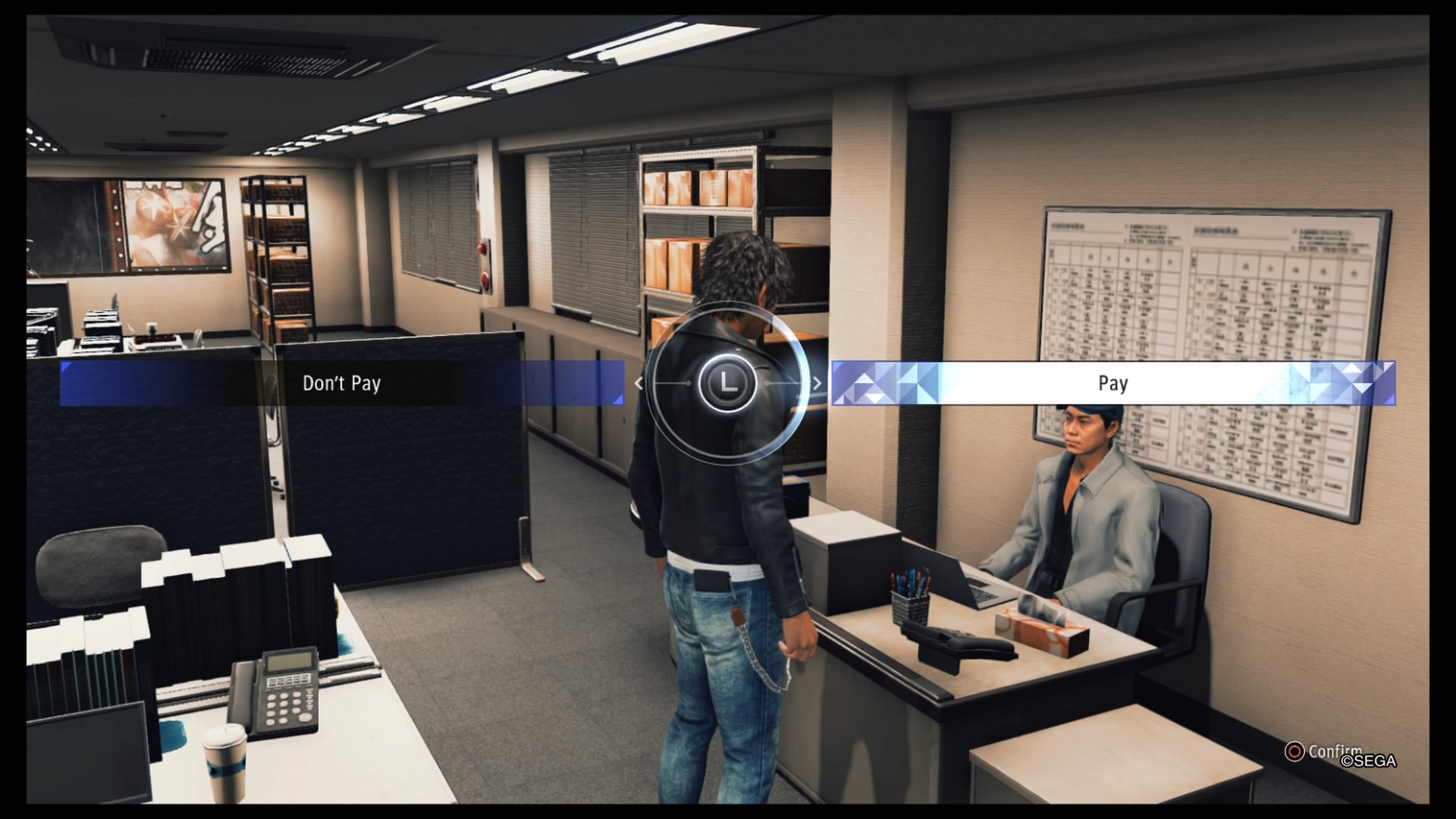This screenshot has height=819, width=1456.
Task: Switch selection to the Don't Pay option
Action: [x=341, y=384]
